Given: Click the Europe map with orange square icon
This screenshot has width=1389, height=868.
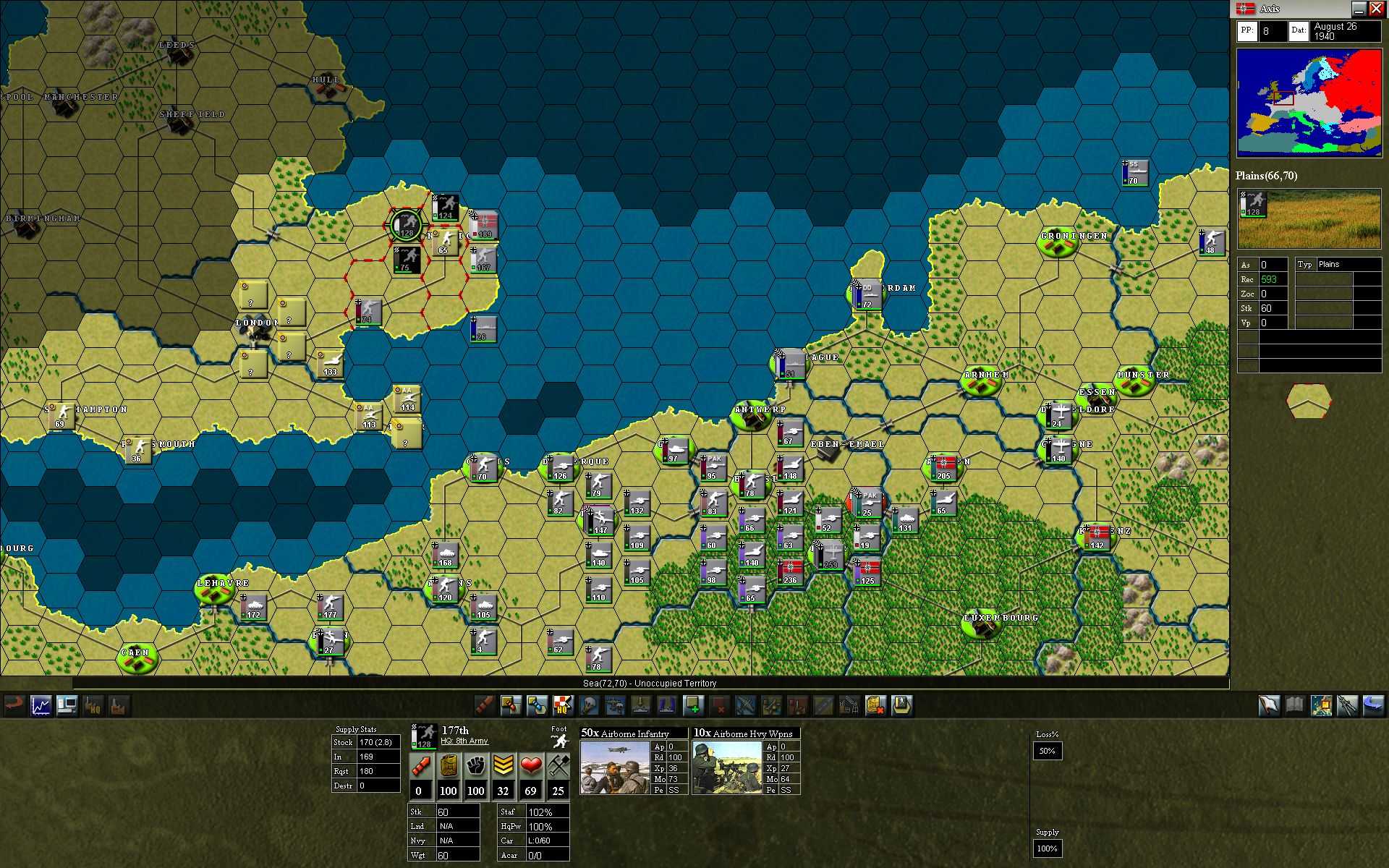Looking at the screenshot, I should pos(1321,705).
